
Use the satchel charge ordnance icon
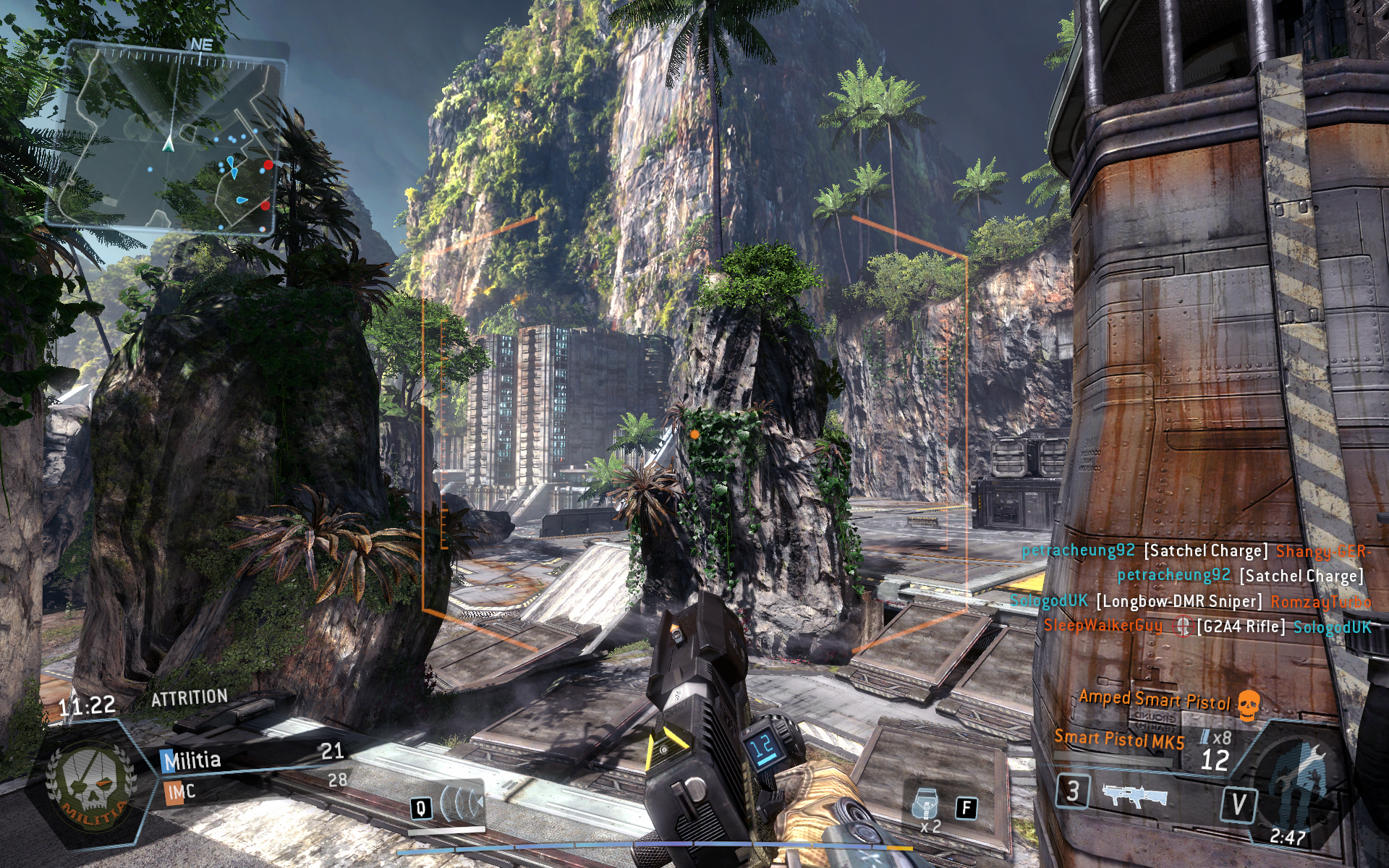point(927,804)
